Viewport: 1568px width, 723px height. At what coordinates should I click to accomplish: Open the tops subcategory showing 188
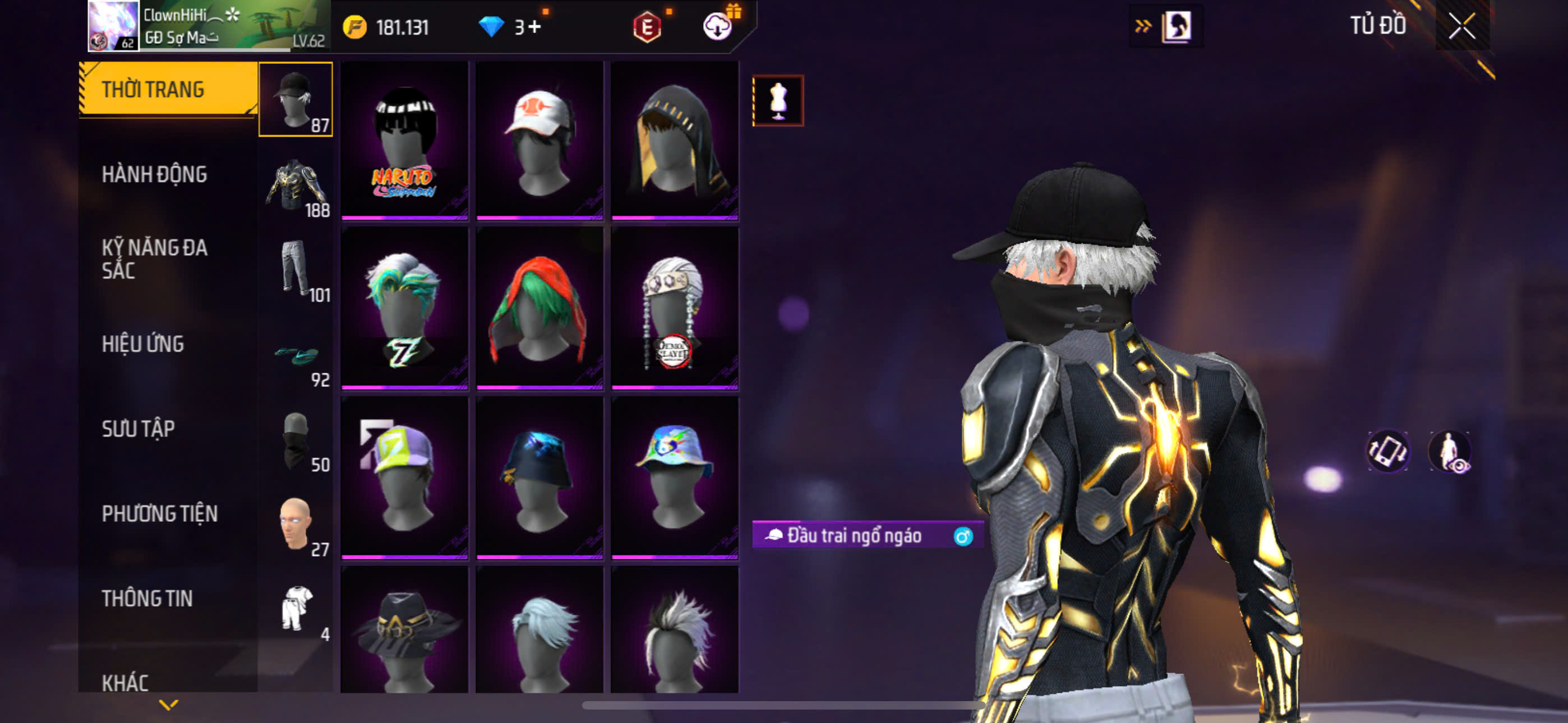(x=296, y=185)
